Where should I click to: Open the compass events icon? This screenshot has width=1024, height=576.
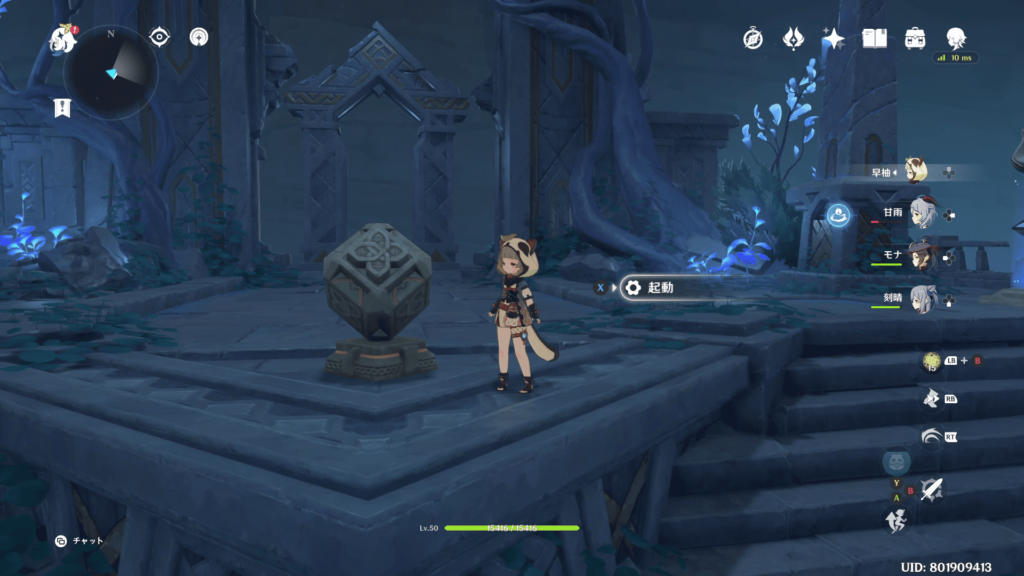pyautogui.click(x=753, y=39)
